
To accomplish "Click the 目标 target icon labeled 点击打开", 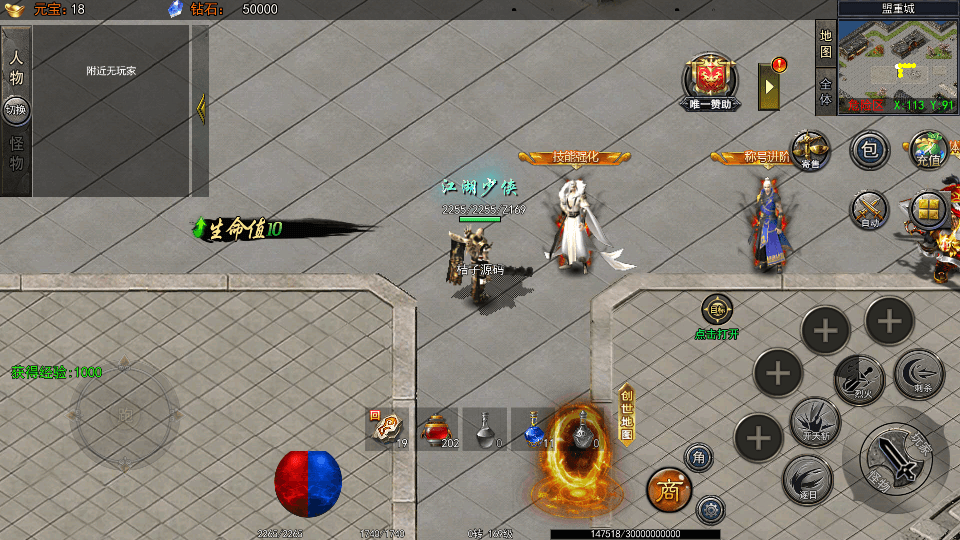I will [717, 310].
